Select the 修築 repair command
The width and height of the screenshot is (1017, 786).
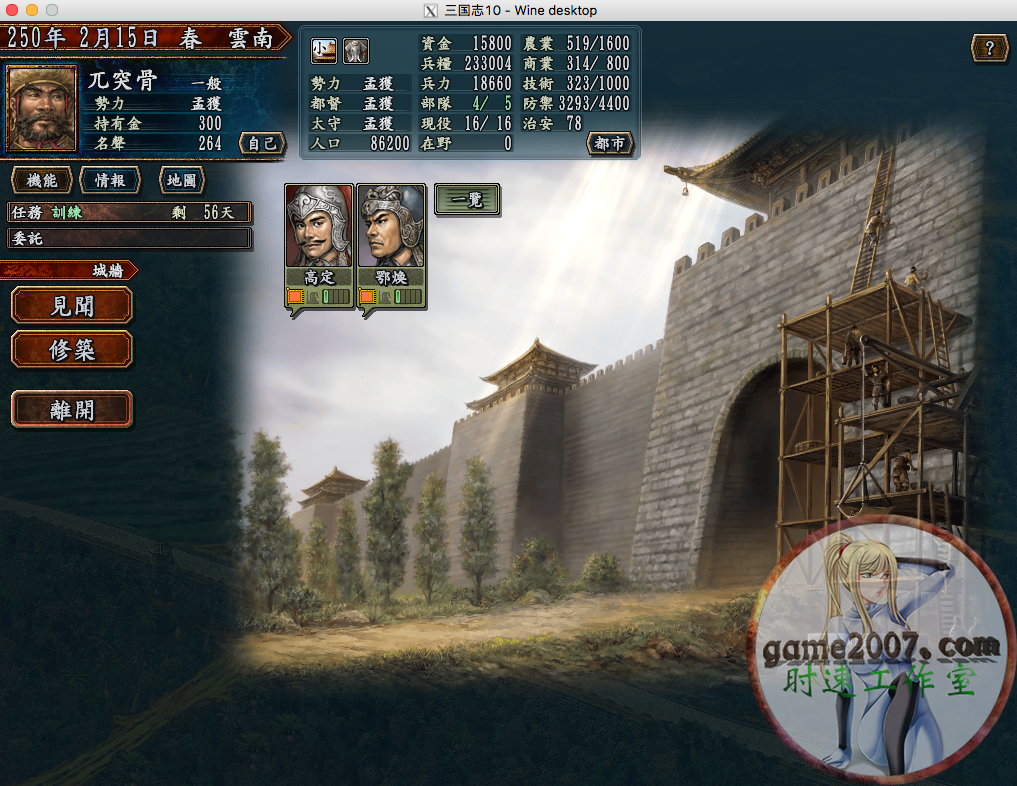tap(72, 350)
